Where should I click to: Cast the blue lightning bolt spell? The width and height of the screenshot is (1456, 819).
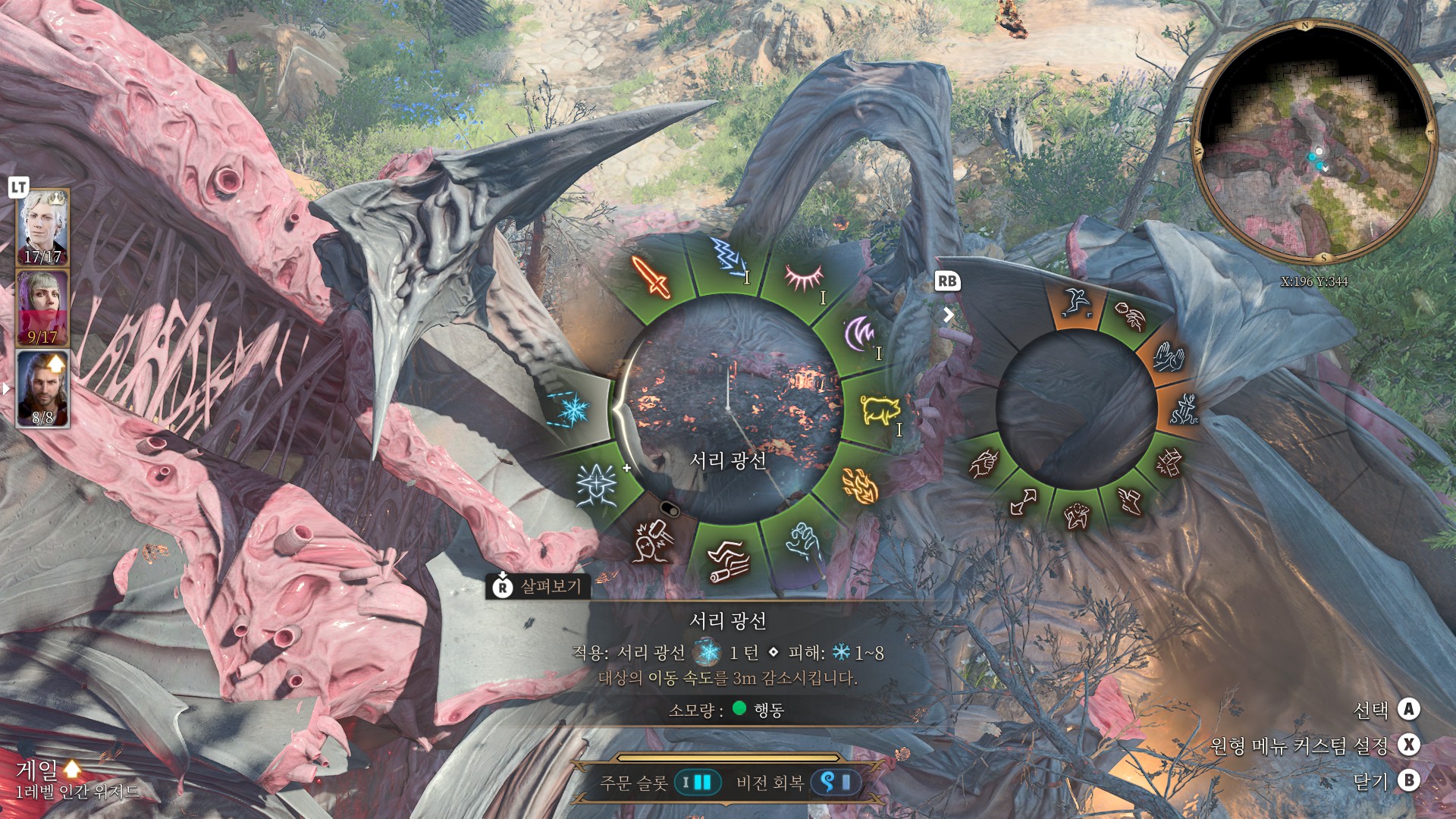(x=729, y=258)
